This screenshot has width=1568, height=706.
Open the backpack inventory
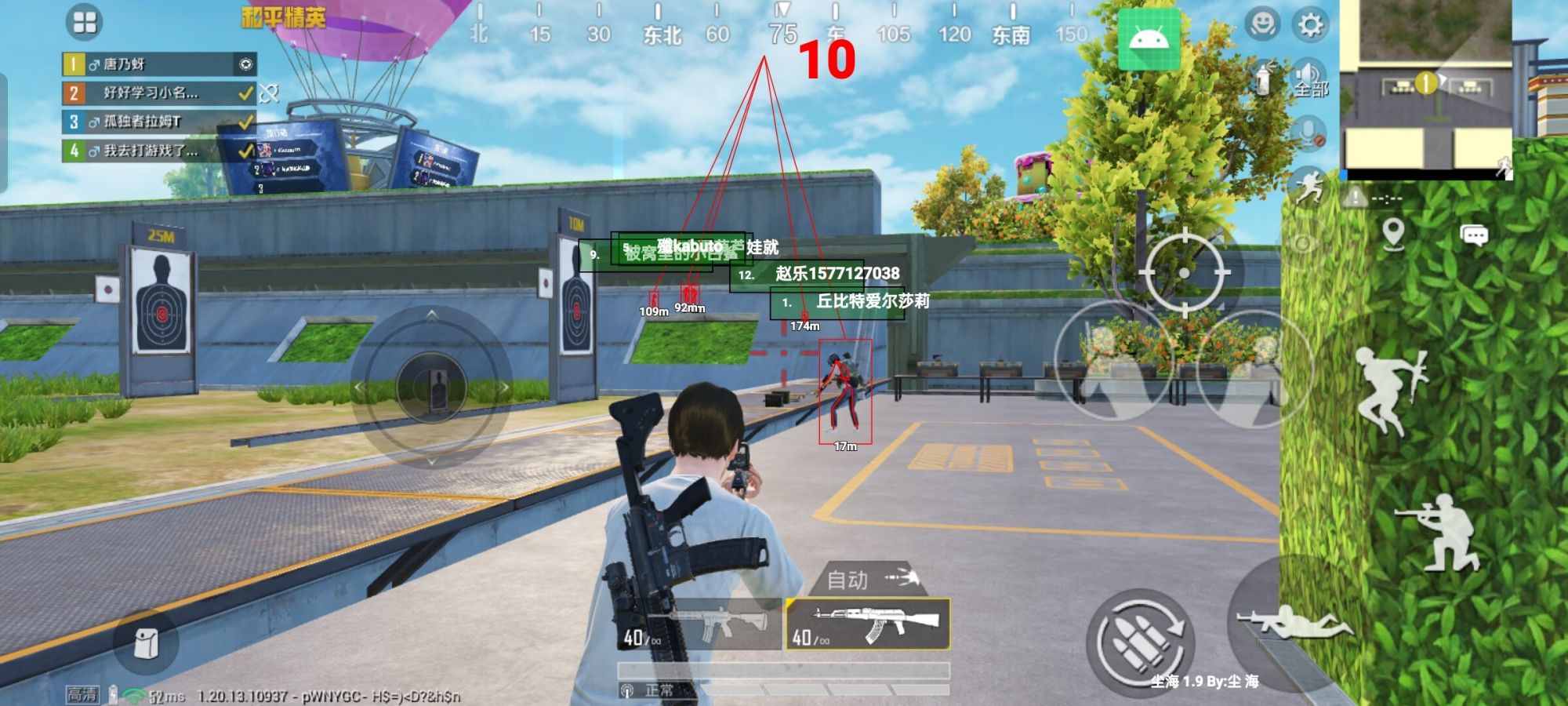(x=146, y=644)
